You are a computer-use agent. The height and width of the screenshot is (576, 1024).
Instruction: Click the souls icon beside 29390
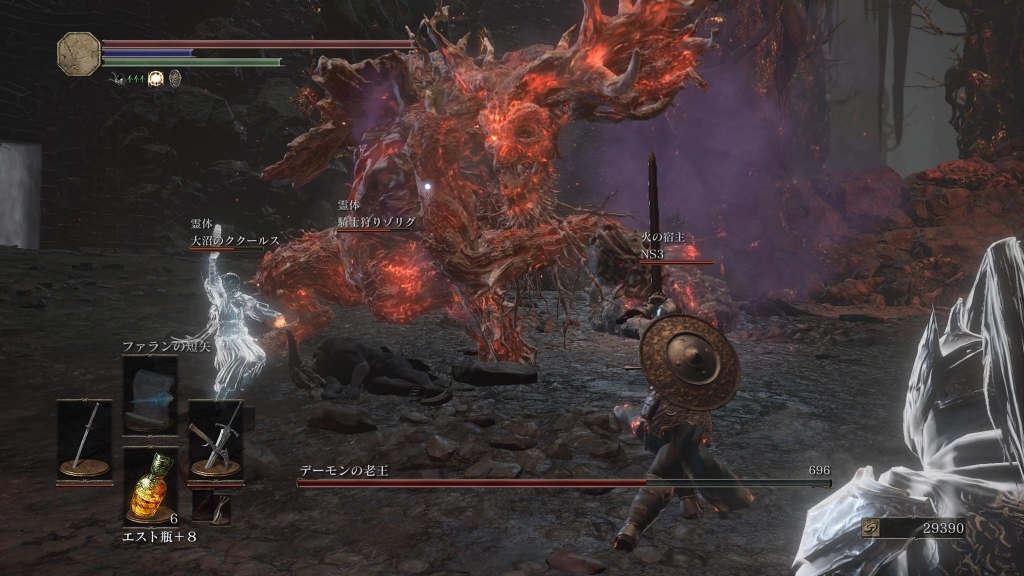tap(870, 527)
